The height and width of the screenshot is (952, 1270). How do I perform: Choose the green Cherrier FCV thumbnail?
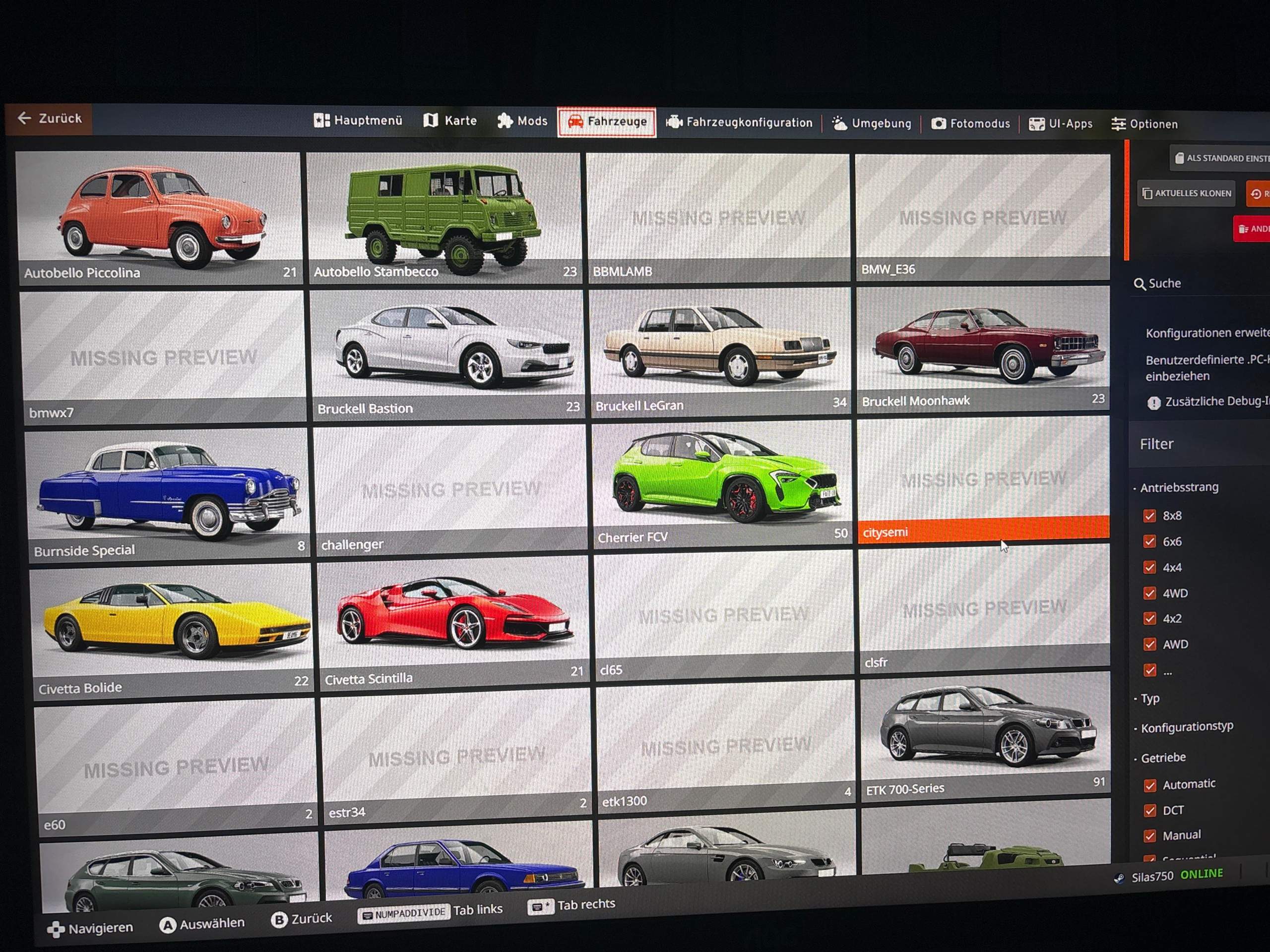[720, 482]
